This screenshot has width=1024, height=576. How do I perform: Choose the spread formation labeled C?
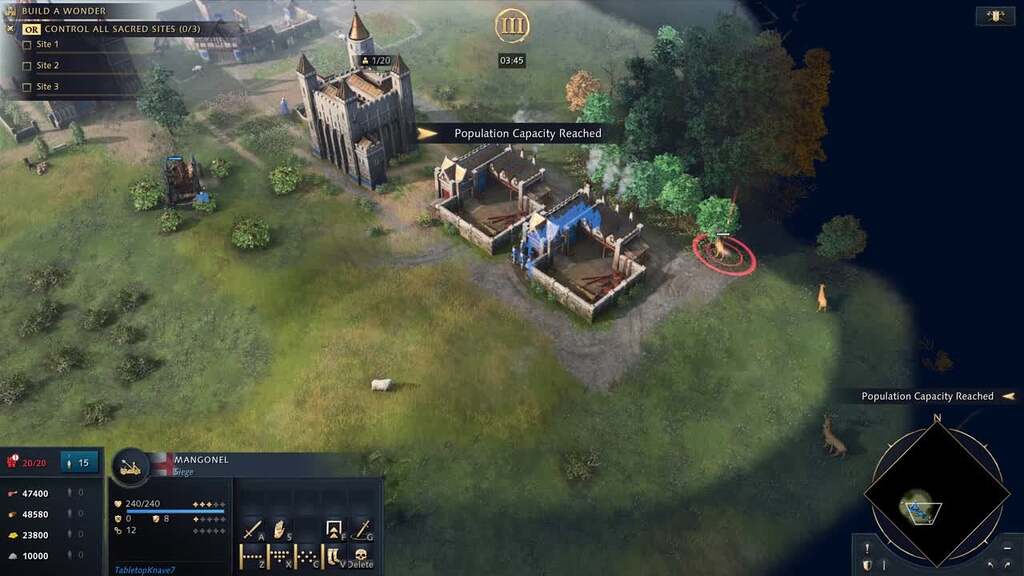pos(307,556)
